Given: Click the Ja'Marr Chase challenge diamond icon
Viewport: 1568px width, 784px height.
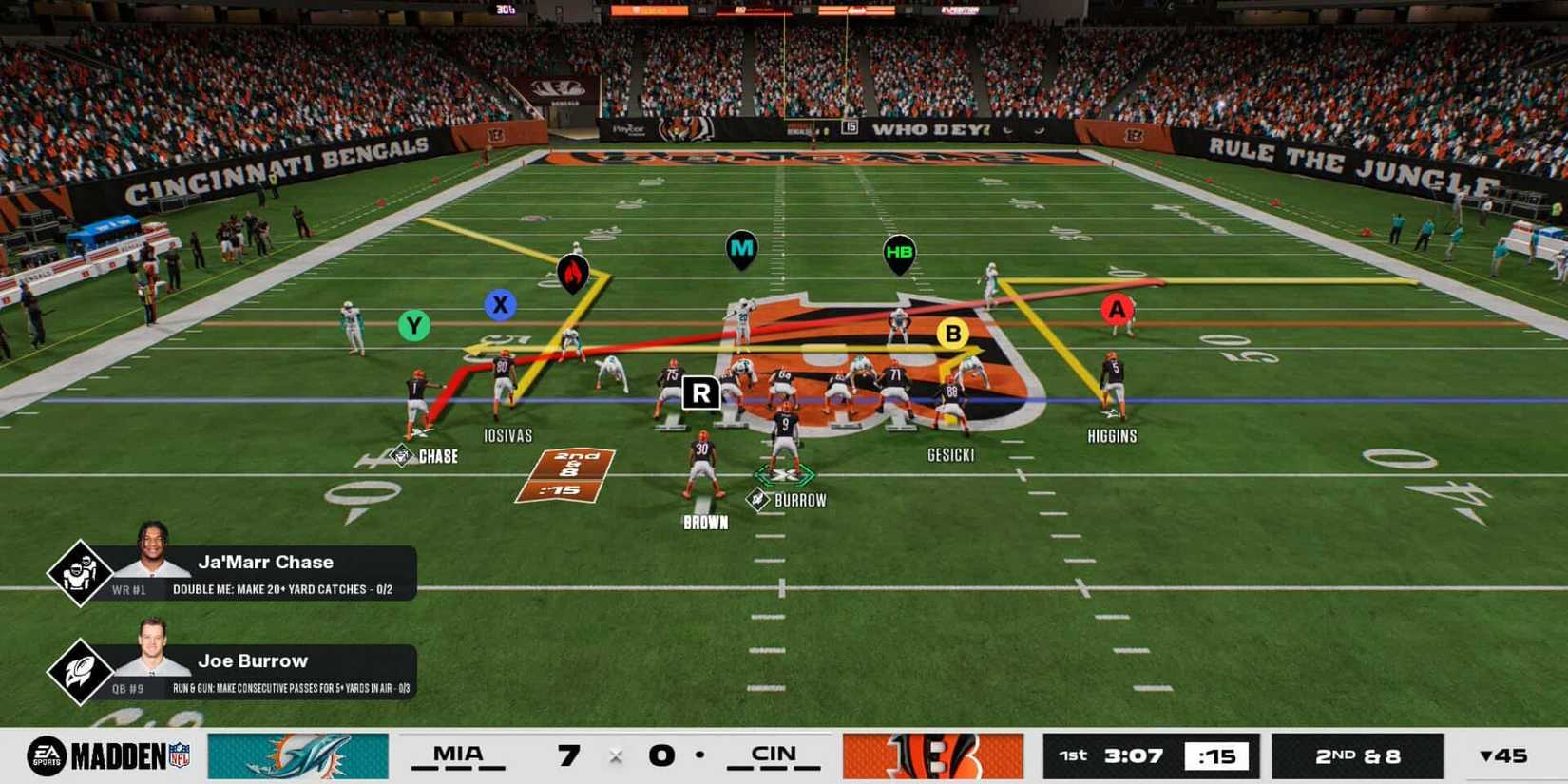Looking at the screenshot, I should pyautogui.click(x=80, y=571).
